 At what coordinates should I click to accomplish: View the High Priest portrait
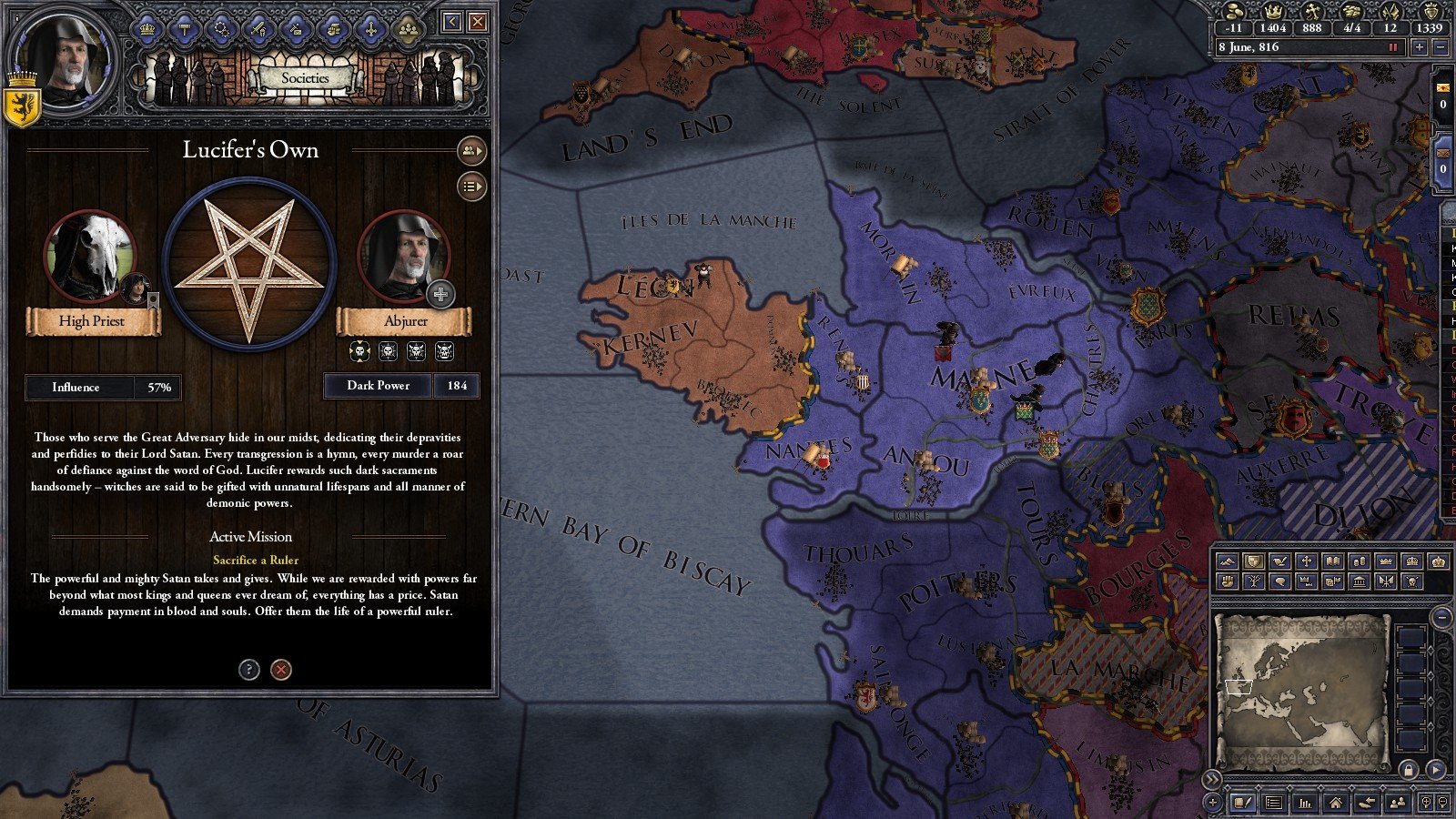click(x=91, y=257)
